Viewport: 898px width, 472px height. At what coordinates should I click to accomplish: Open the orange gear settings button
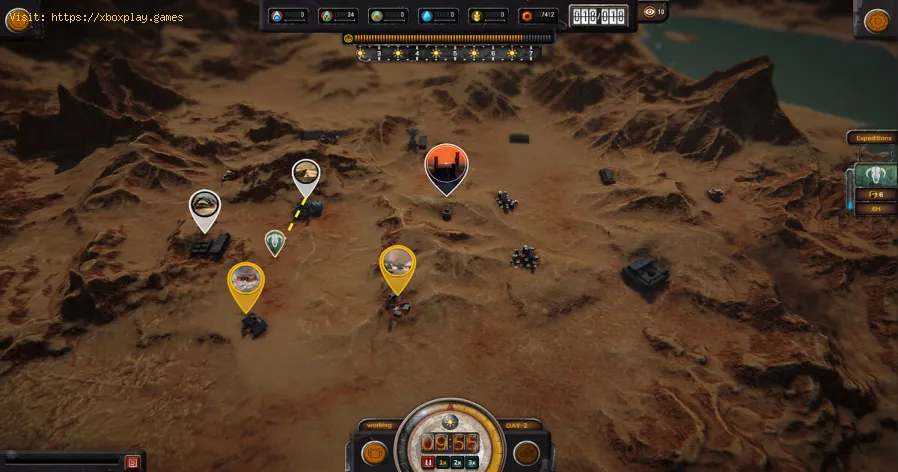[877, 21]
